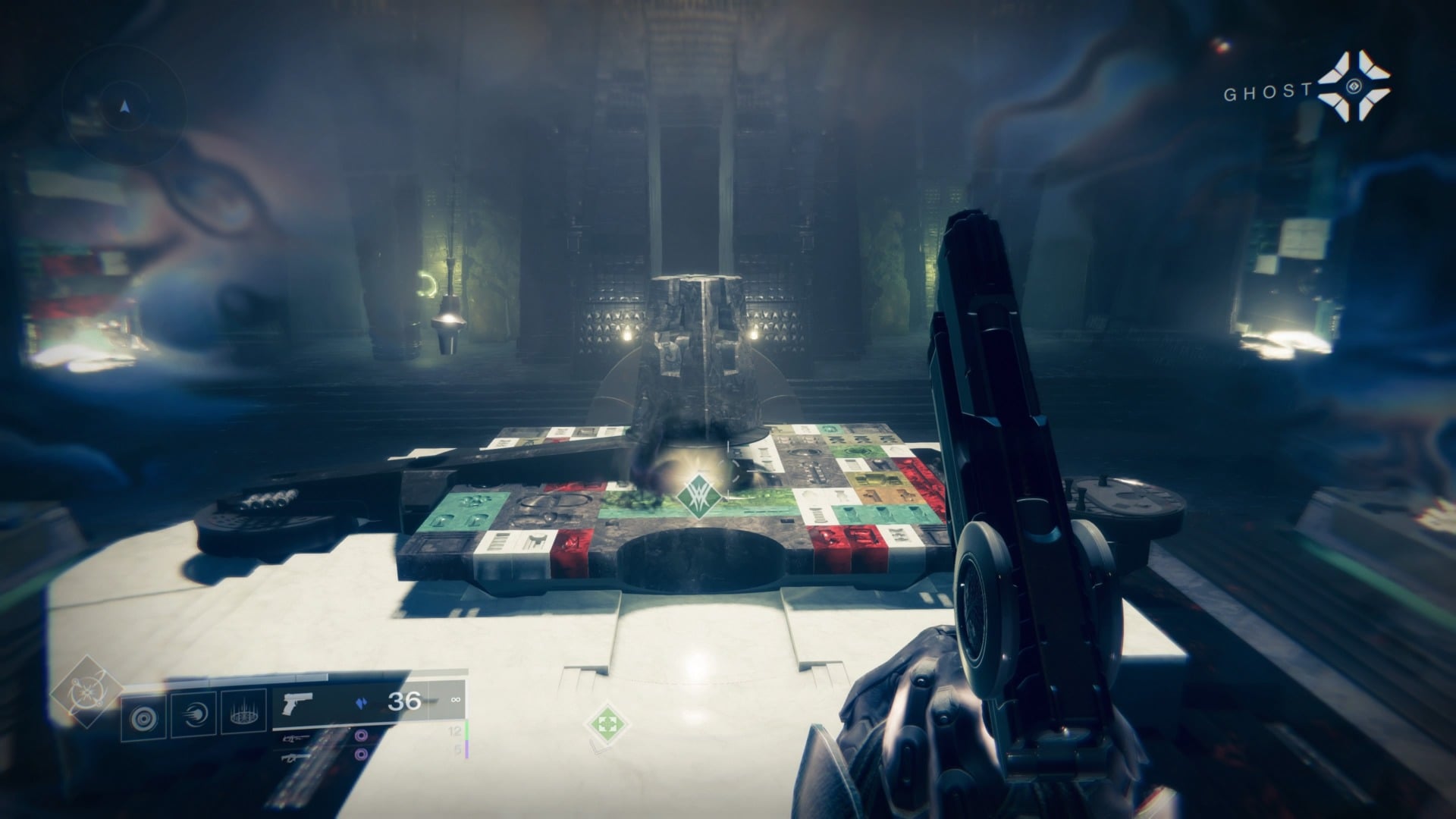Toggle the void icon on the submachine gun slot
The height and width of the screenshot is (819, 1456).
pyautogui.click(x=360, y=756)
